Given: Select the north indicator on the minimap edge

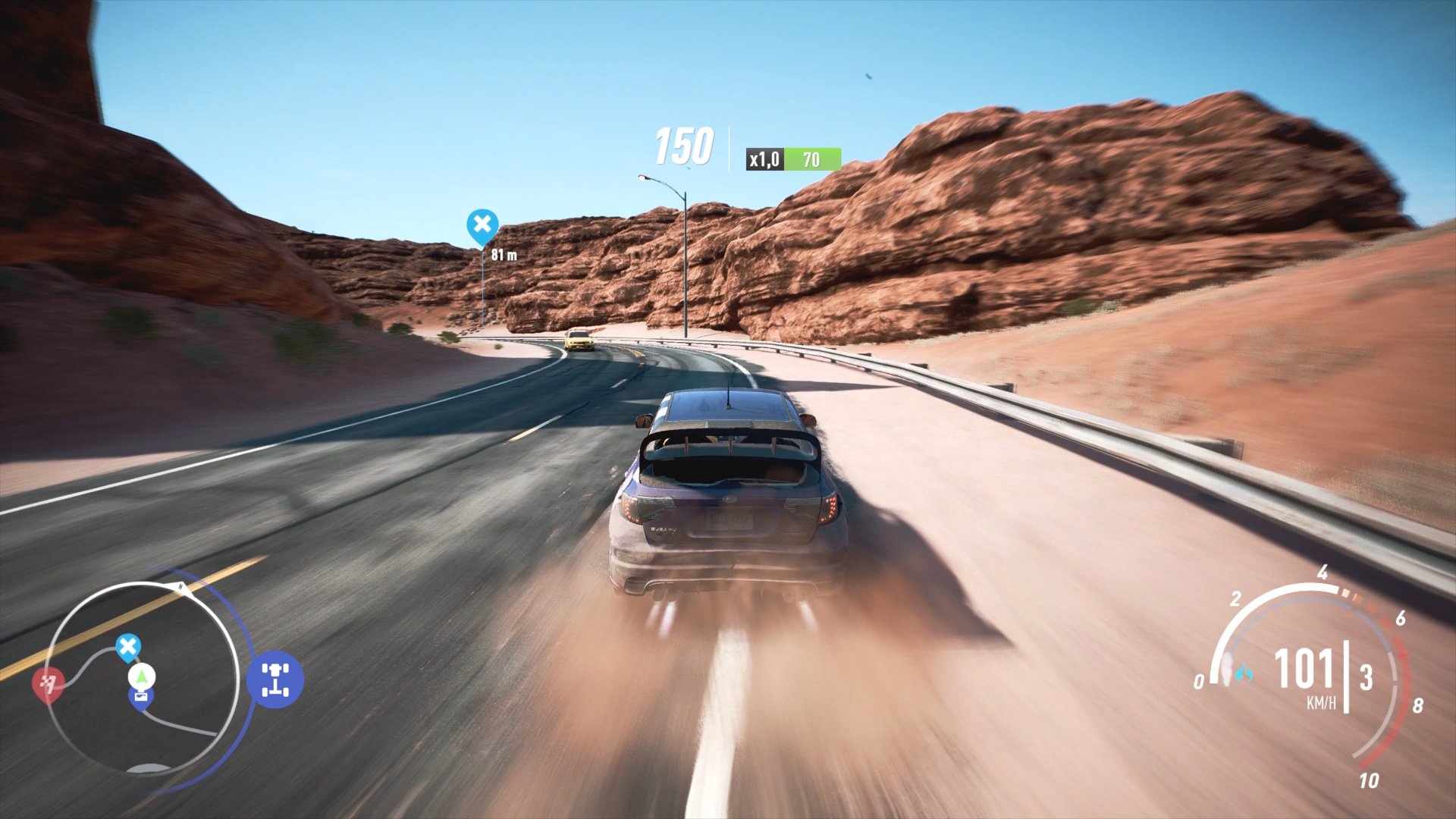Looking at the screenshot, I should (x=180, y=585).
